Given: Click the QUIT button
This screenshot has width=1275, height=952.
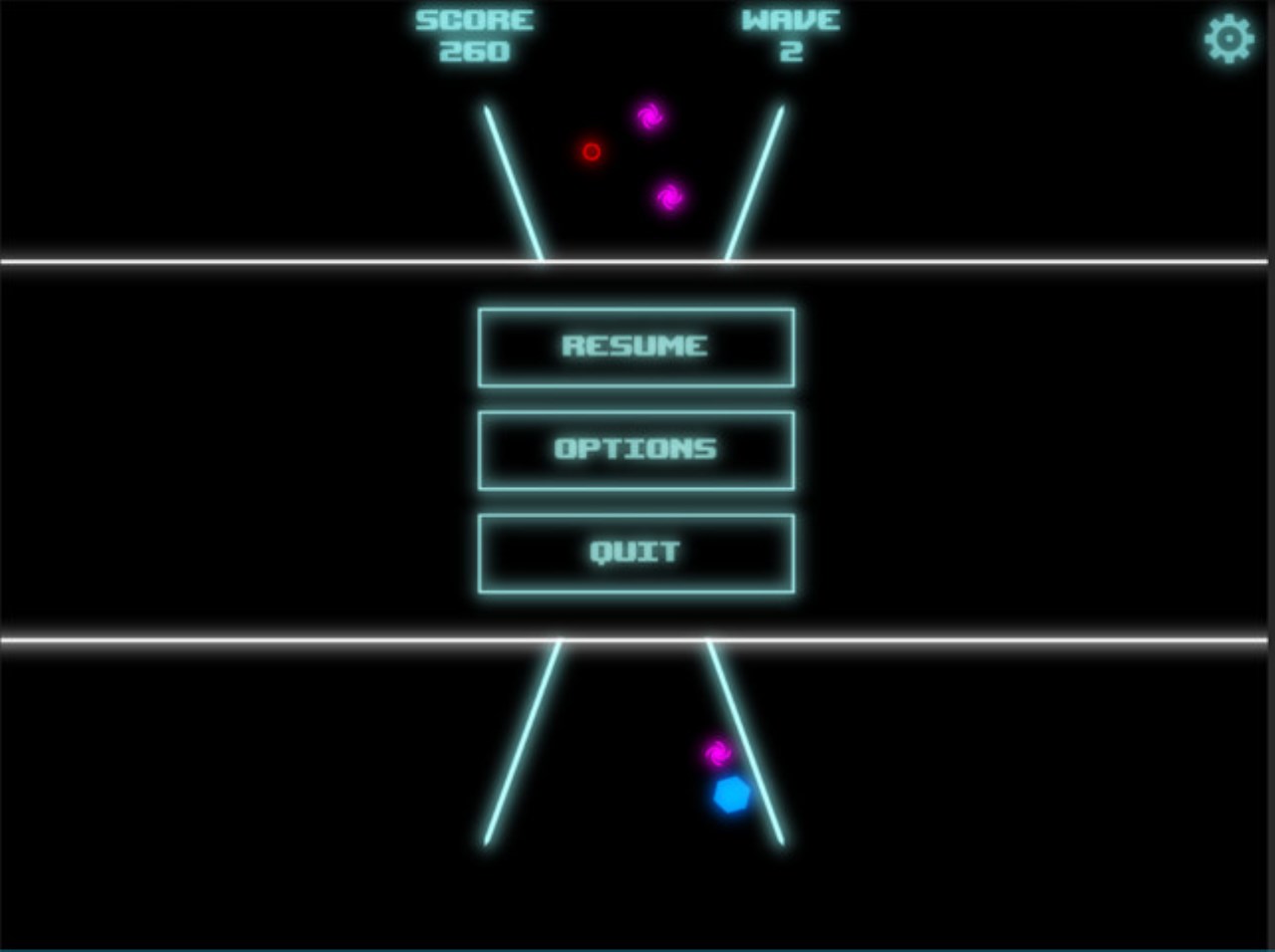Looking at the screenshot, I should coord(636,552).
